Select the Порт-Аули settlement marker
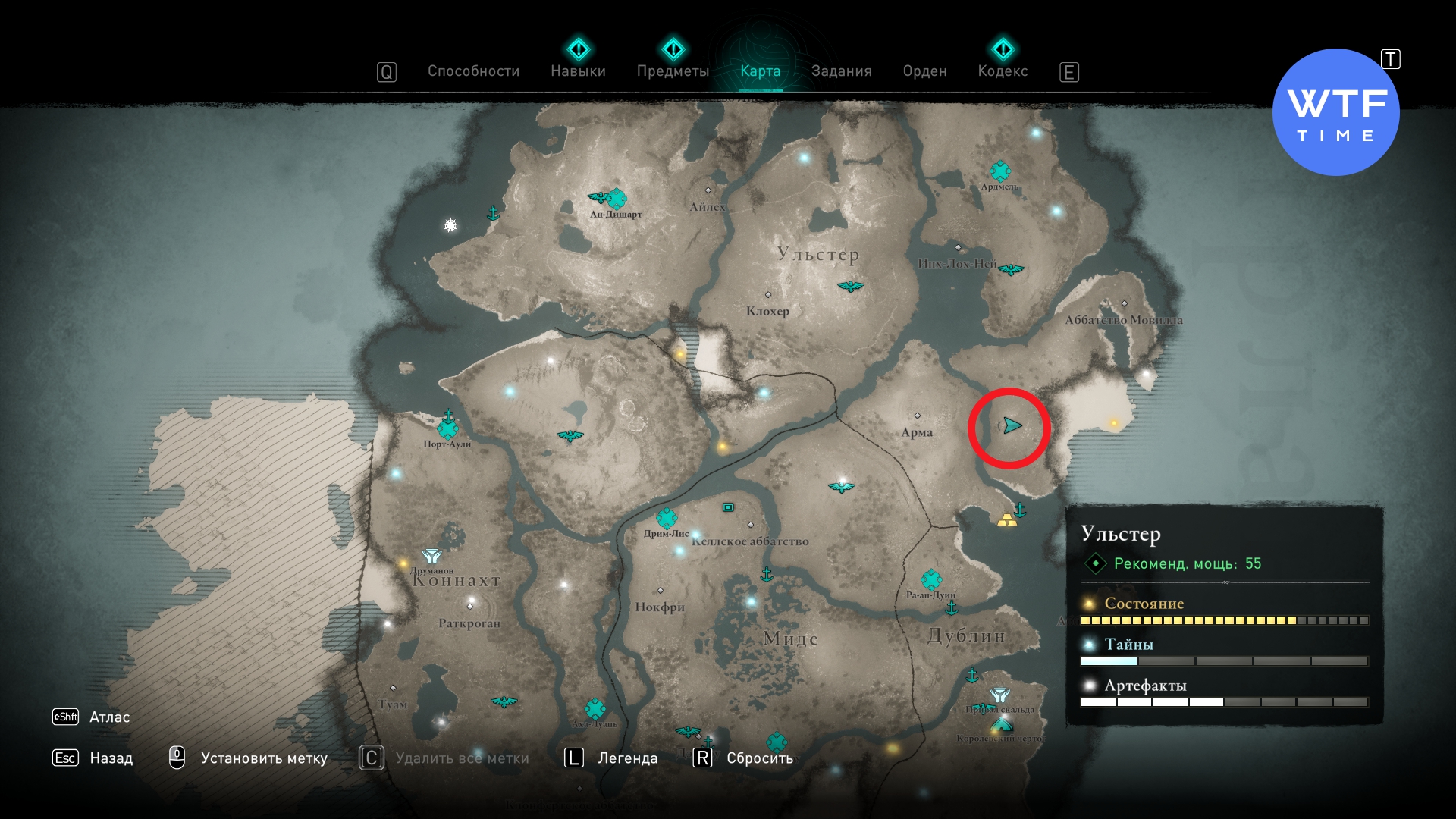Viewport: 1456px width, 819px height. [x=447, y=429]
